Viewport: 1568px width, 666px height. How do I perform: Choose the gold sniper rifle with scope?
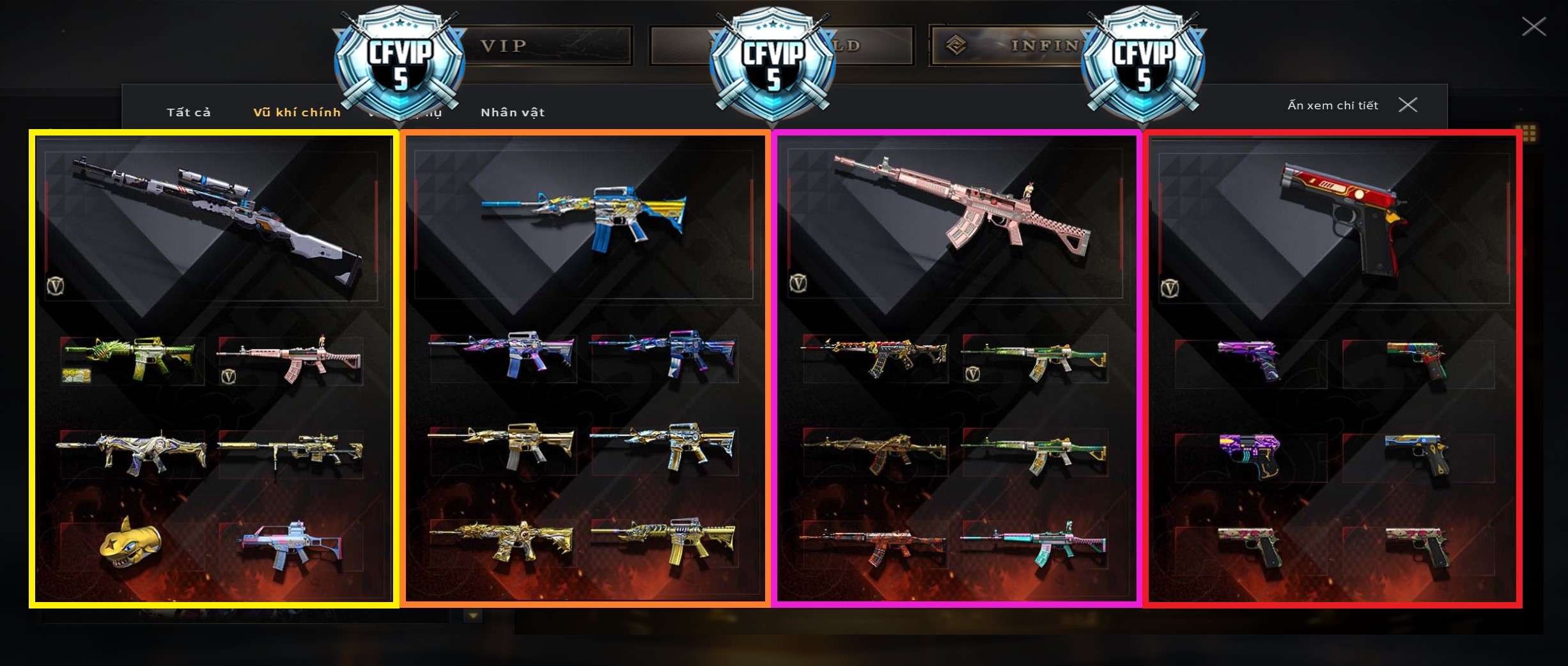point(291,452)
